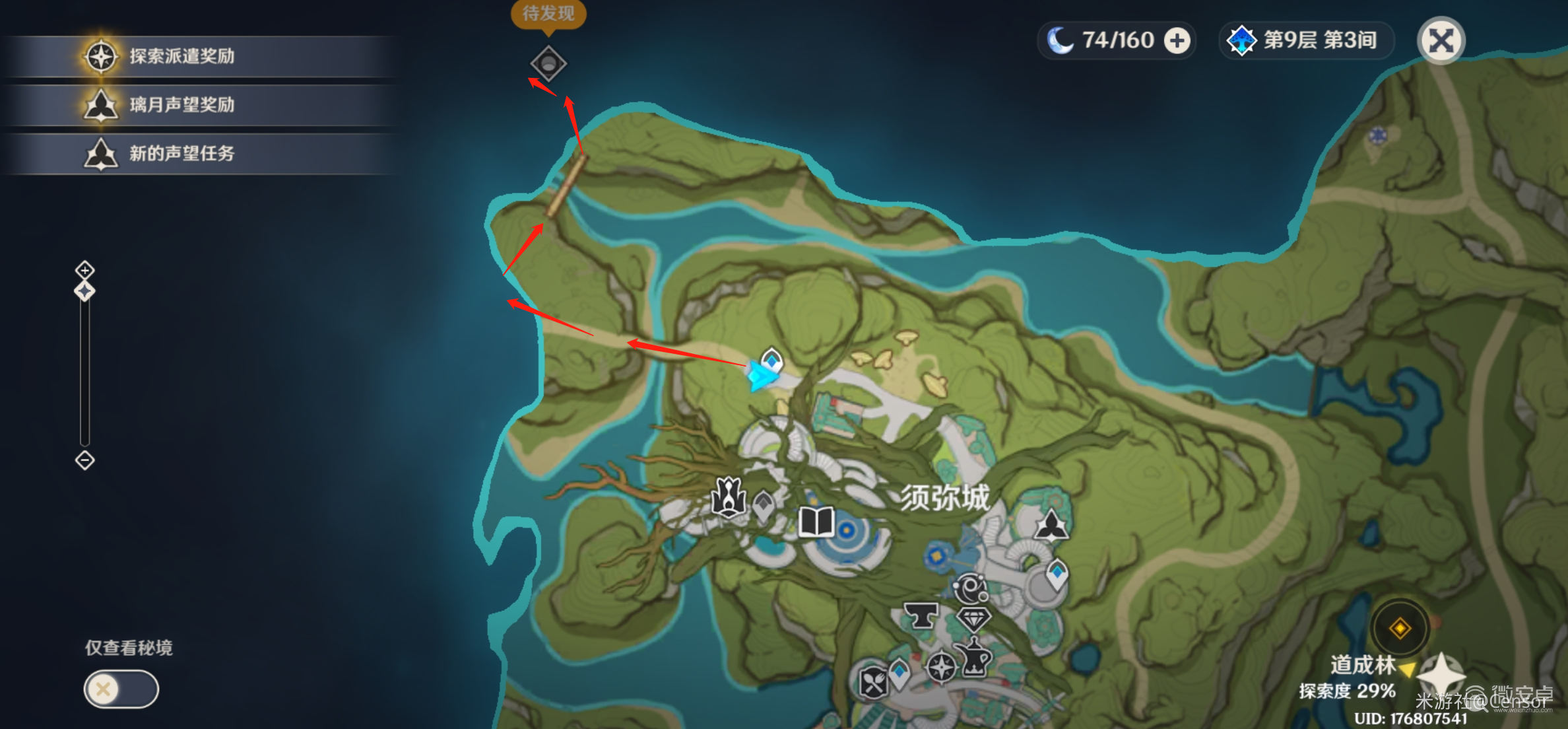Select the 璃月声望奖励 reputation reward entry
Image resolution: width=1568 pixels, height=729 pixels.
181,105
